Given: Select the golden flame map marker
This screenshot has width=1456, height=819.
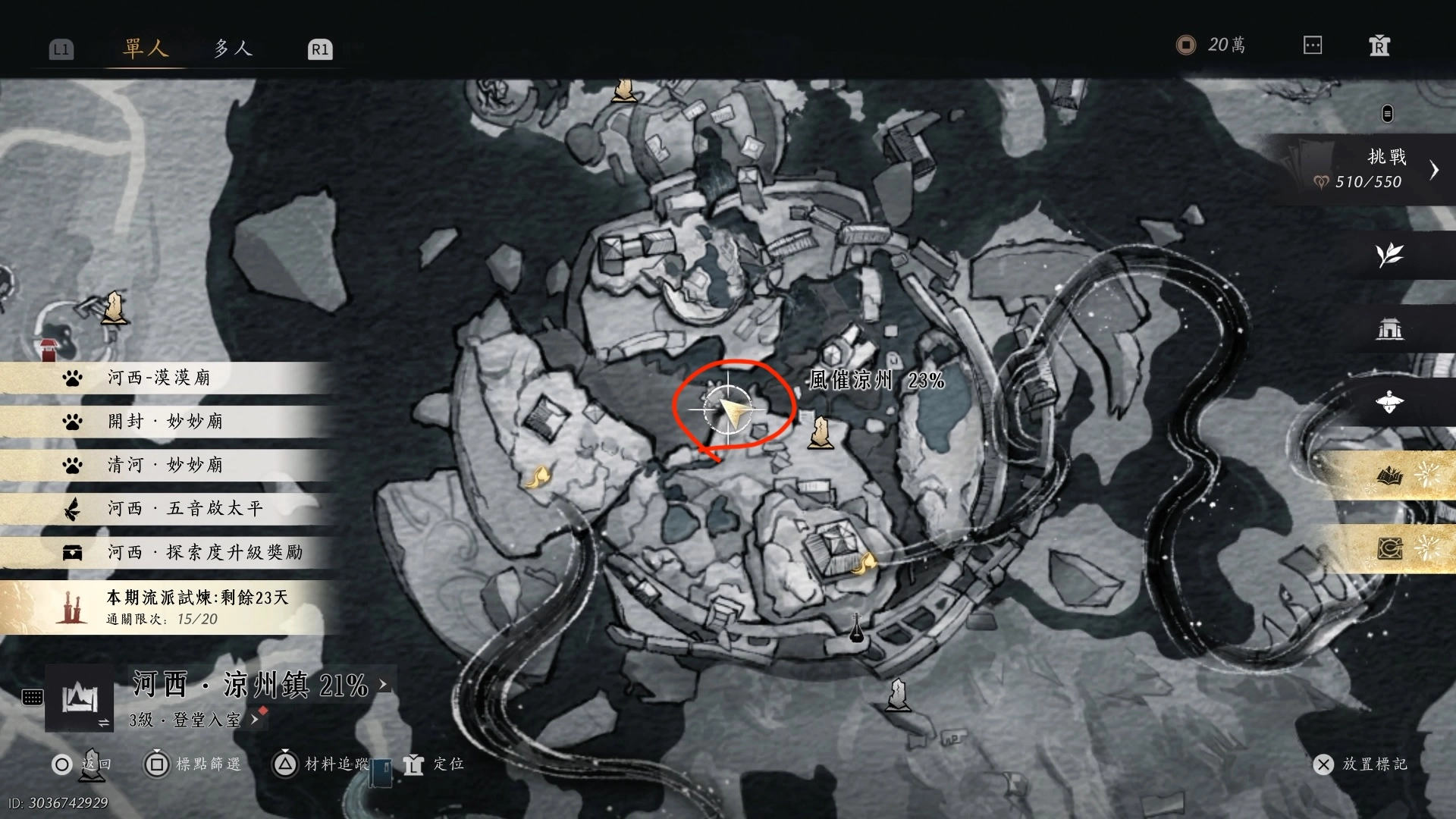Looking at the screenshot, I should click(x=538, y=478).
